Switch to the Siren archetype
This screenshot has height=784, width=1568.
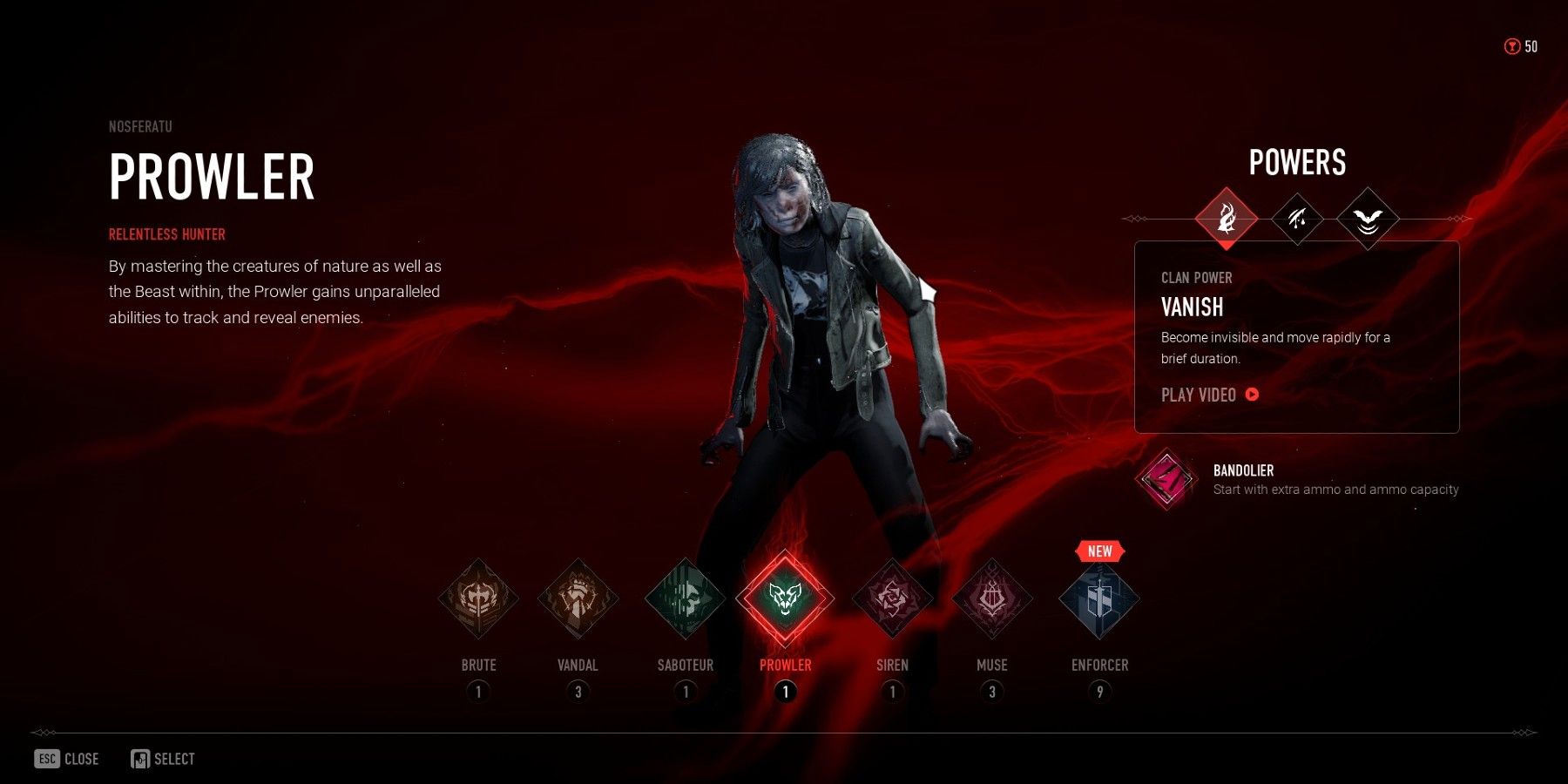pos(892,599)
